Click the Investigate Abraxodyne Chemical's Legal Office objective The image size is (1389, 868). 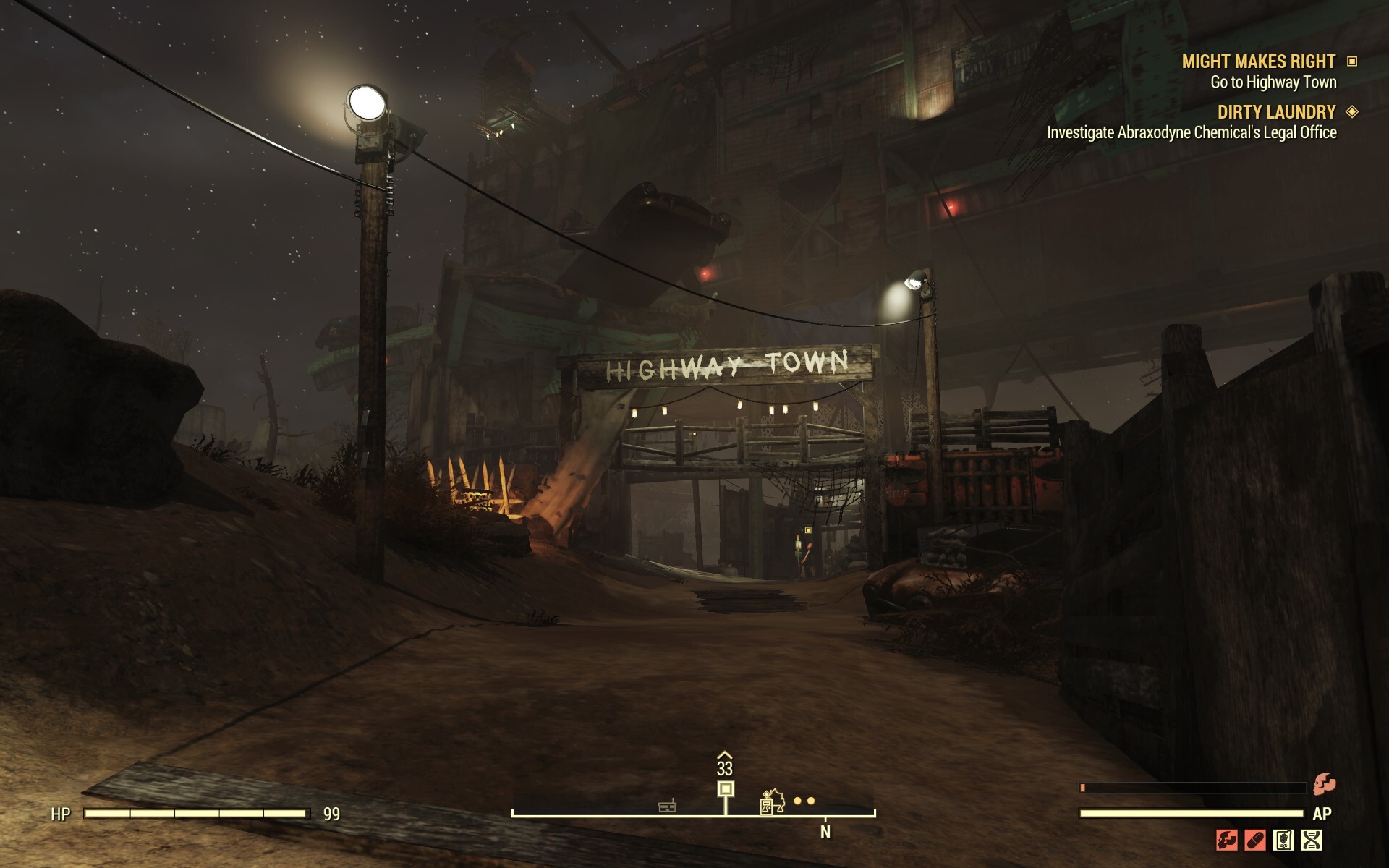point(1191,134)
